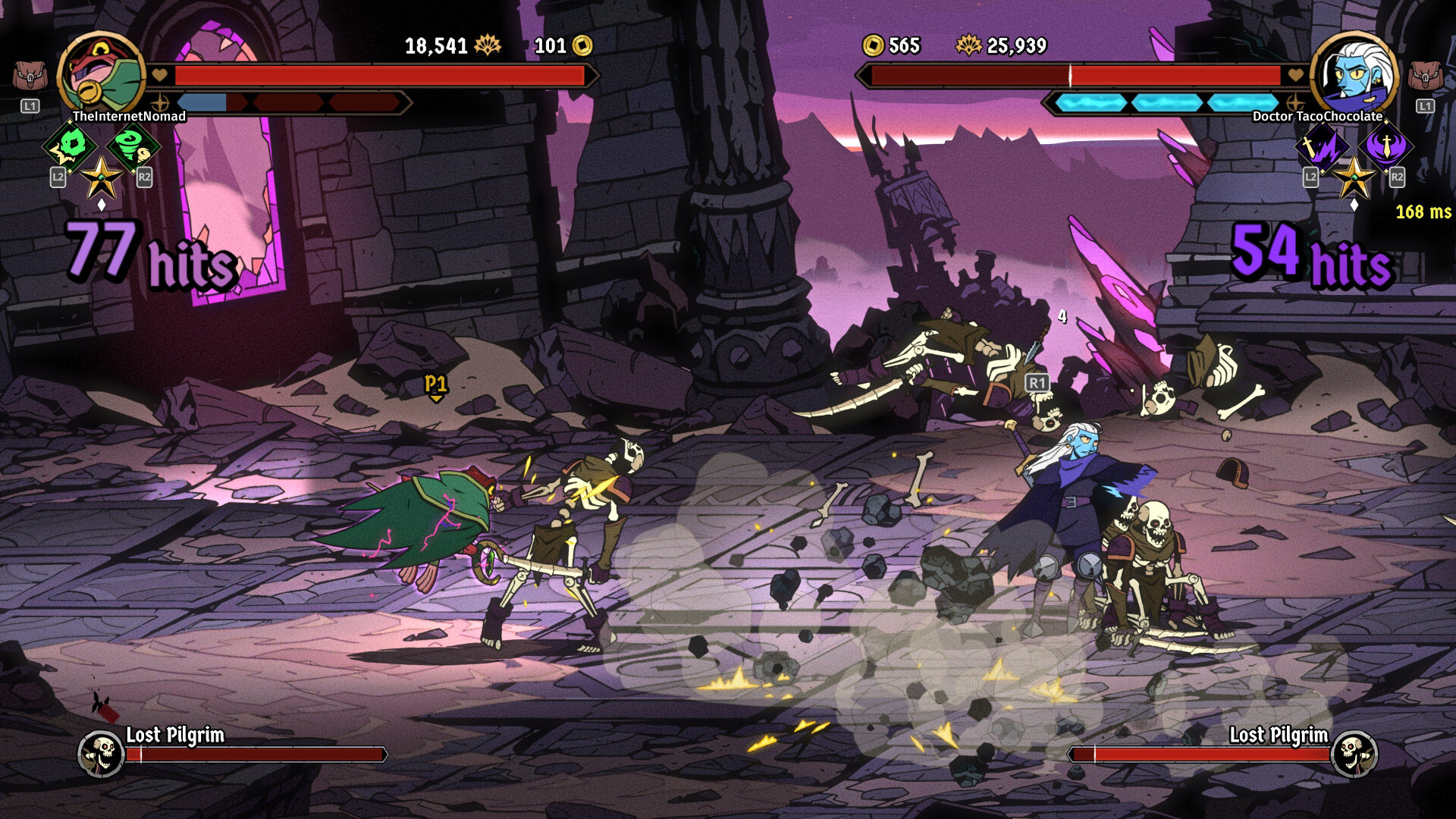Image resolution: width=1456 pixels, height=819 pixels.
Task: Click the right Lost Pilgrim skull portrait
Action: tap(1354, 753)
